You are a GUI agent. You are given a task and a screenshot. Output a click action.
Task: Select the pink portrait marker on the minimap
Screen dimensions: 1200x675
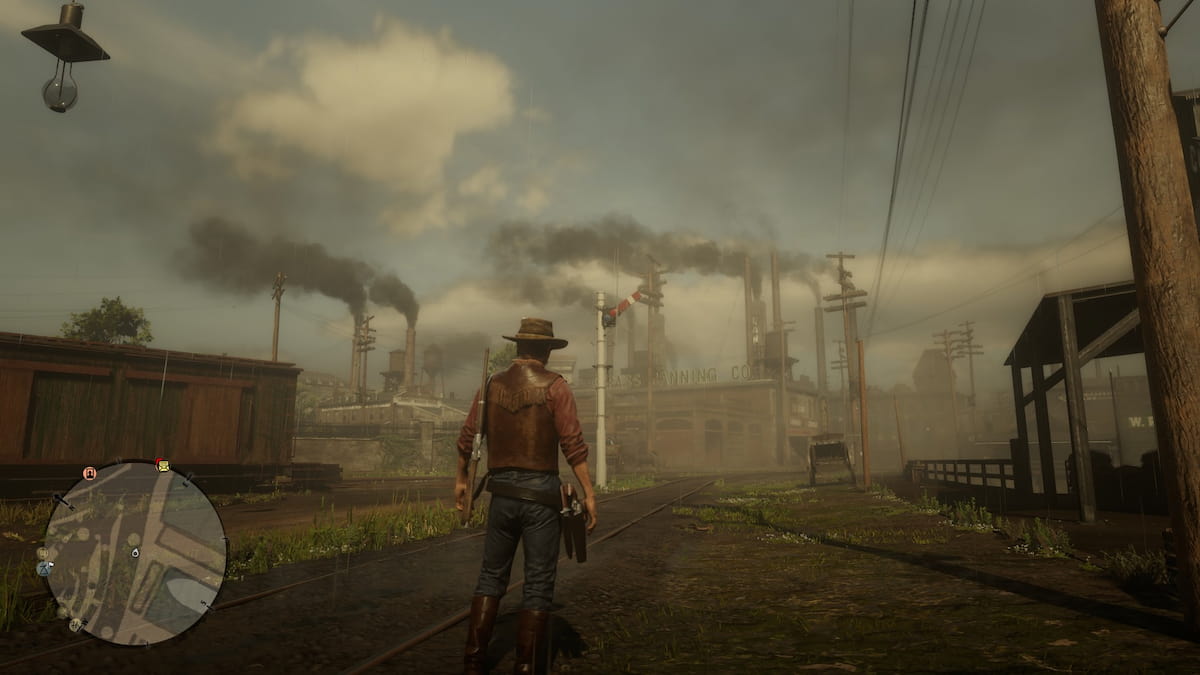coord(90,473)
